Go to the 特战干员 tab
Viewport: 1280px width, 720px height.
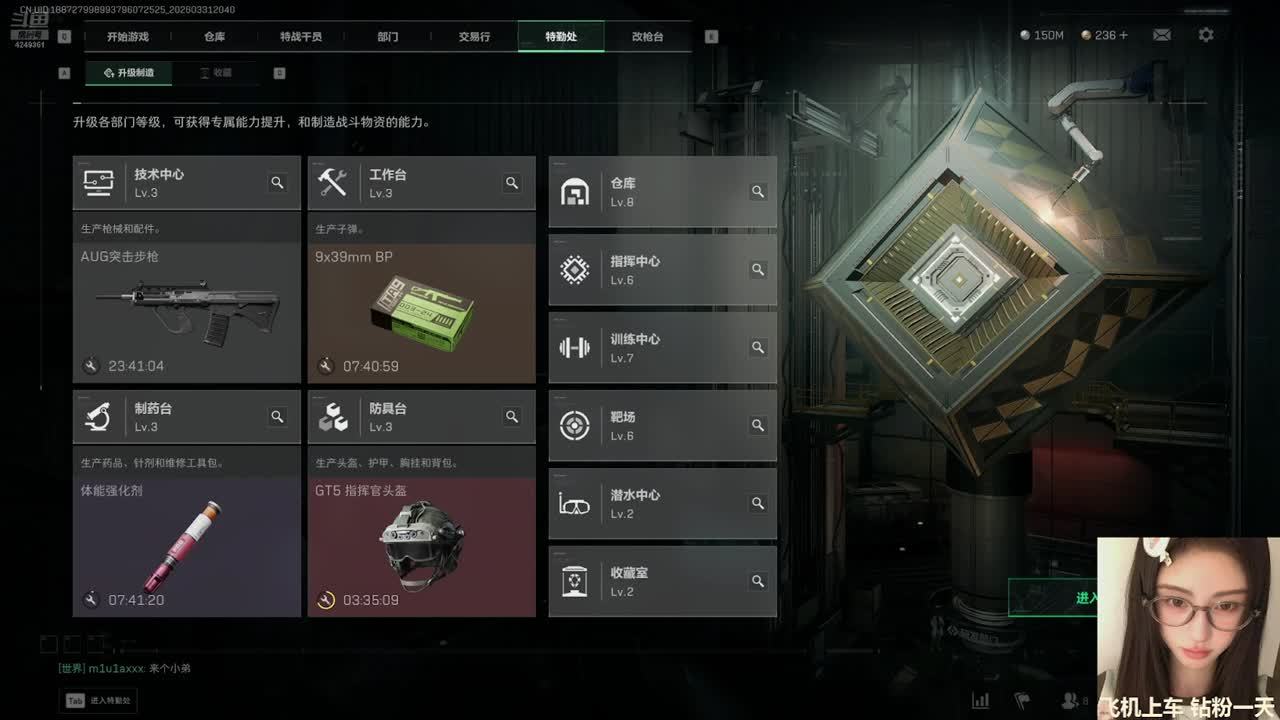point(301,37)
